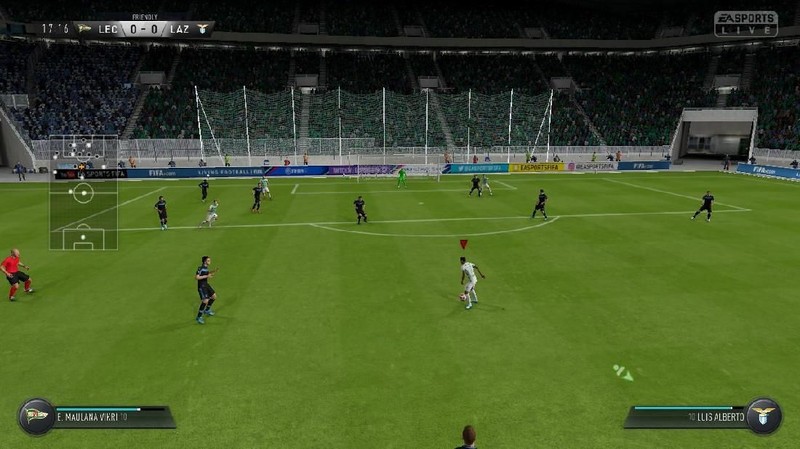
Task: Click the EA Sports Live logo
Action: [745, 24]
